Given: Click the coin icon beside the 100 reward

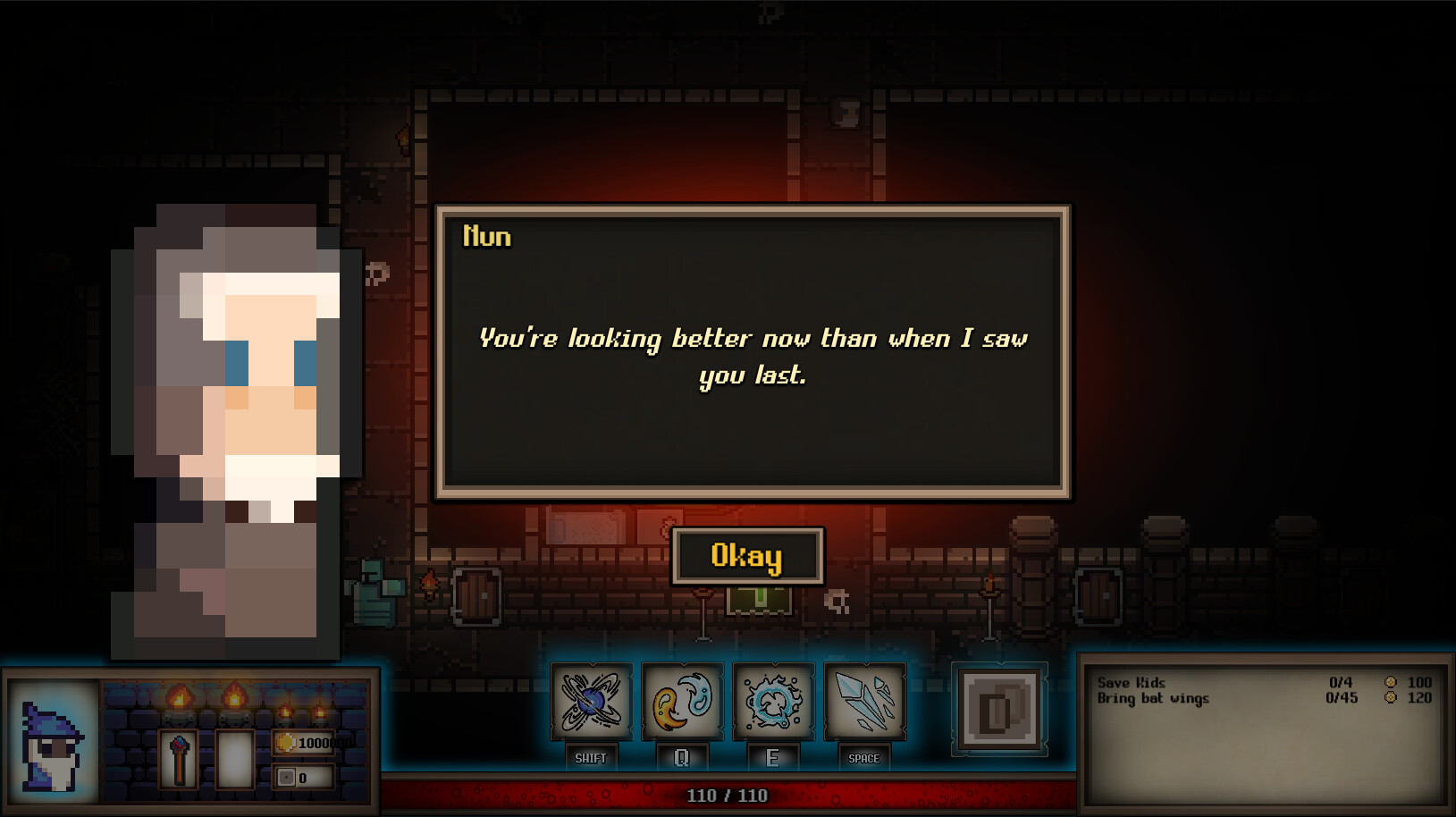Looking at the screenshot, I should (1389, 683).
